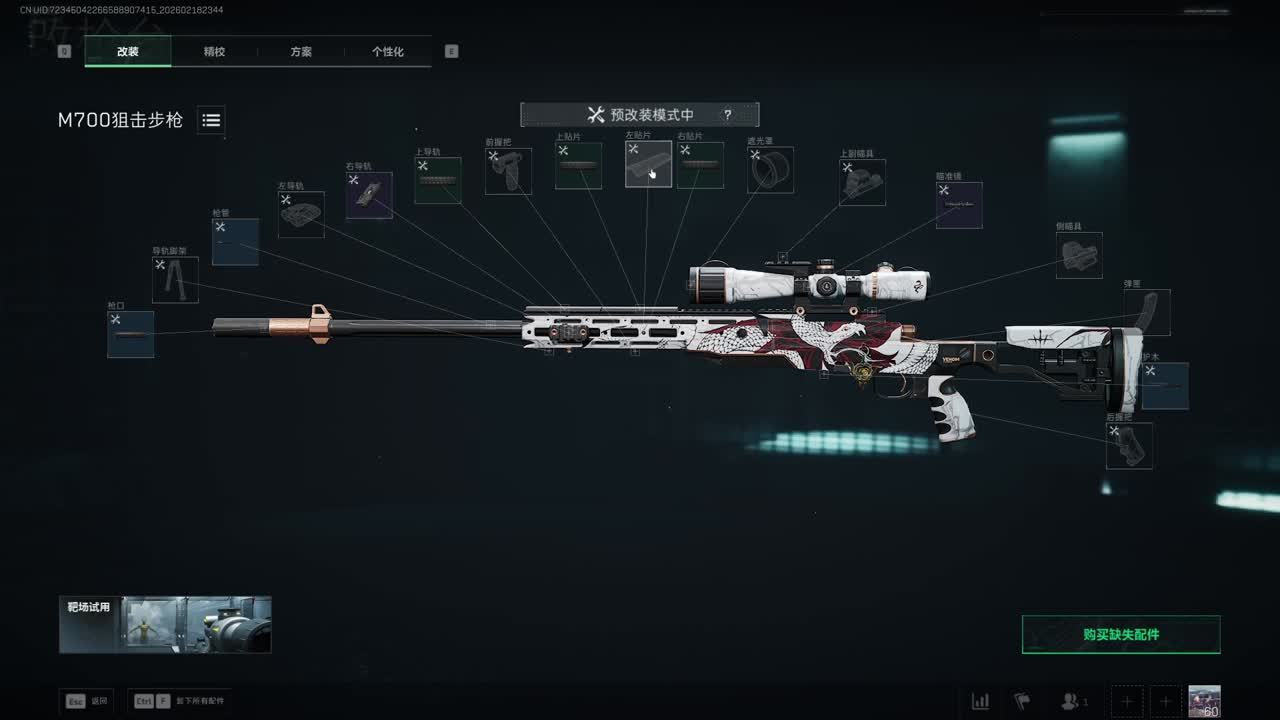This screenshot has height=720, width=1280.
Task: Select the 左导轨 left rail slot
Action: [x=301, y=214]
